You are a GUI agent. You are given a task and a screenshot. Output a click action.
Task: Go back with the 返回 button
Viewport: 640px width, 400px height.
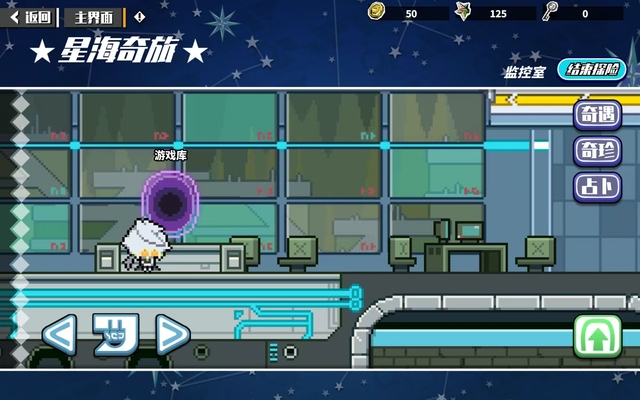pos(31,17)
